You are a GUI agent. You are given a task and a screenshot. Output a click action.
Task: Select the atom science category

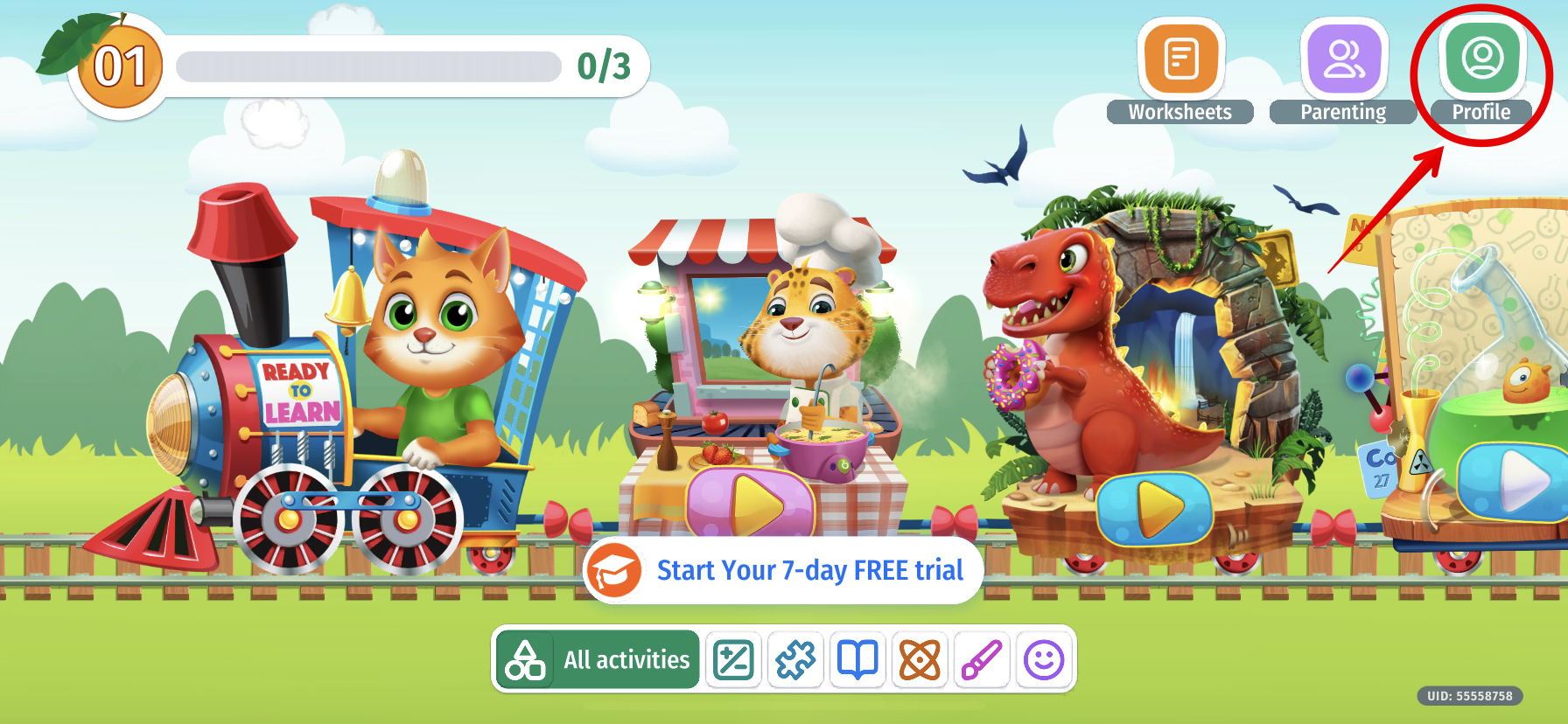920,659
